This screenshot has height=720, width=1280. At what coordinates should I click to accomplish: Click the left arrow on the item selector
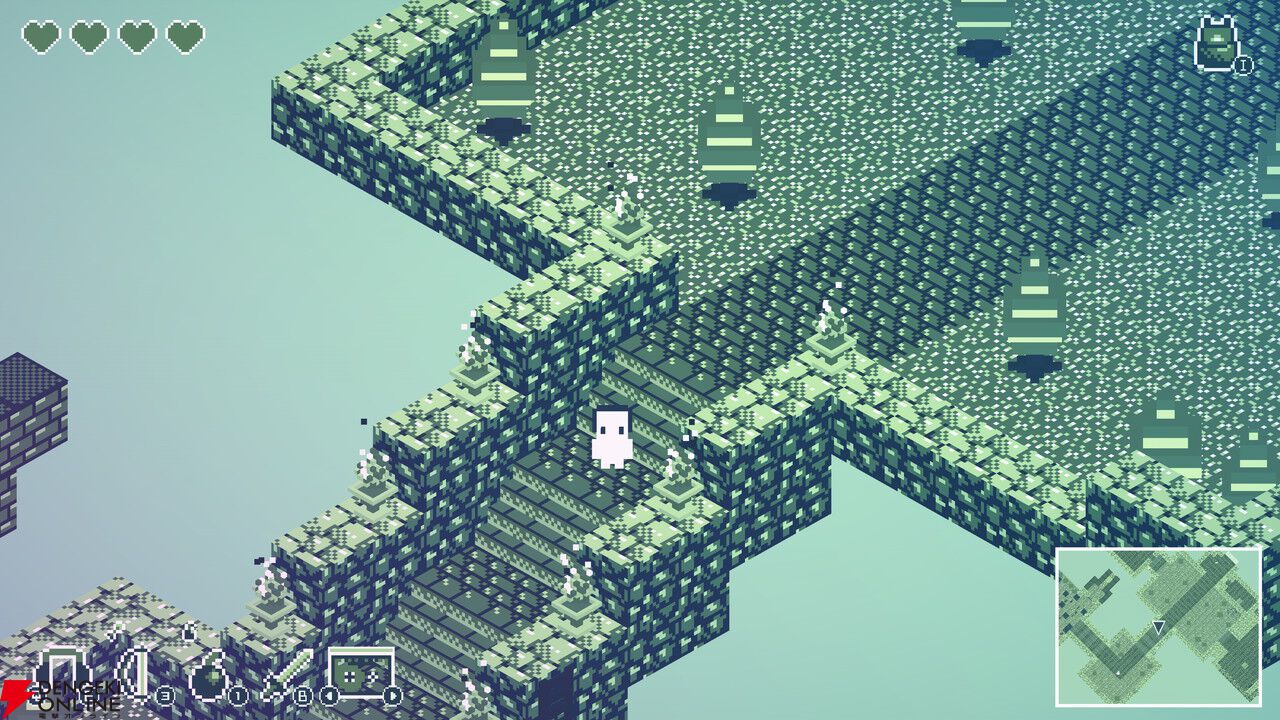click(x=327, y=694)
